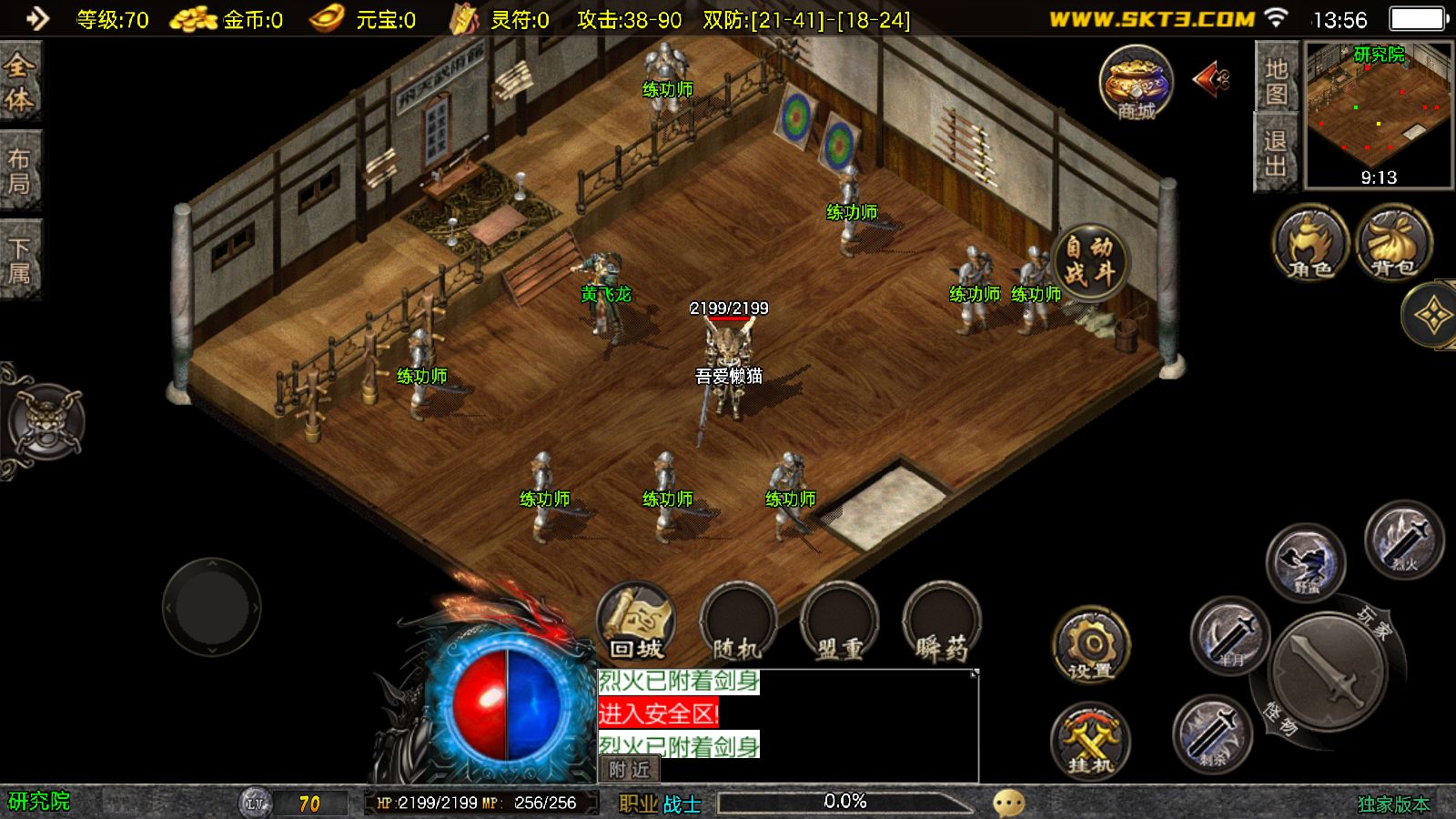Select the 下属 side tab
The width and height of the screenshot is (1456, 819).
pyautogui.click(x=19, y=260)
